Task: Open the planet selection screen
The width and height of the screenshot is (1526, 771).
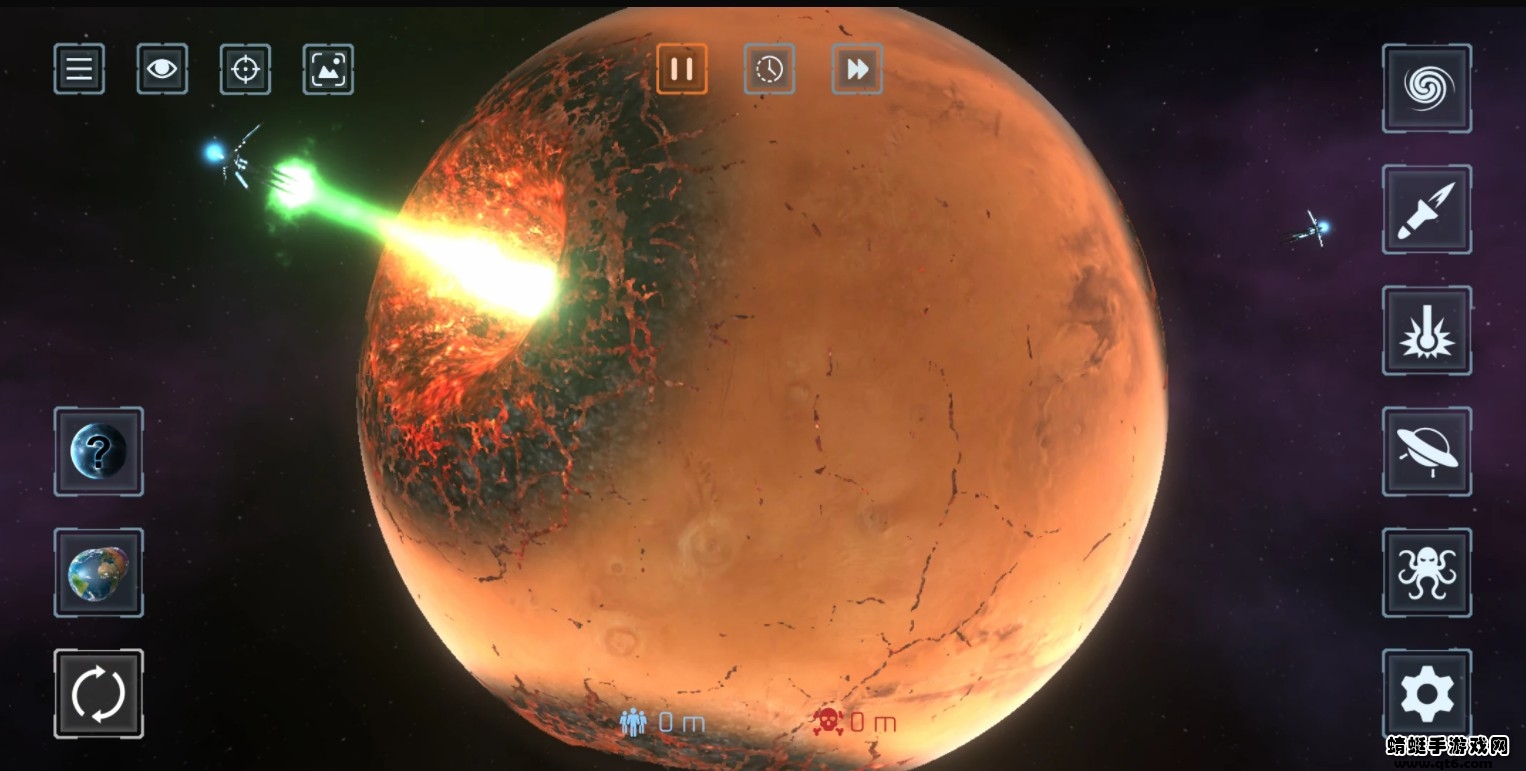Action: tap(99, 572)
